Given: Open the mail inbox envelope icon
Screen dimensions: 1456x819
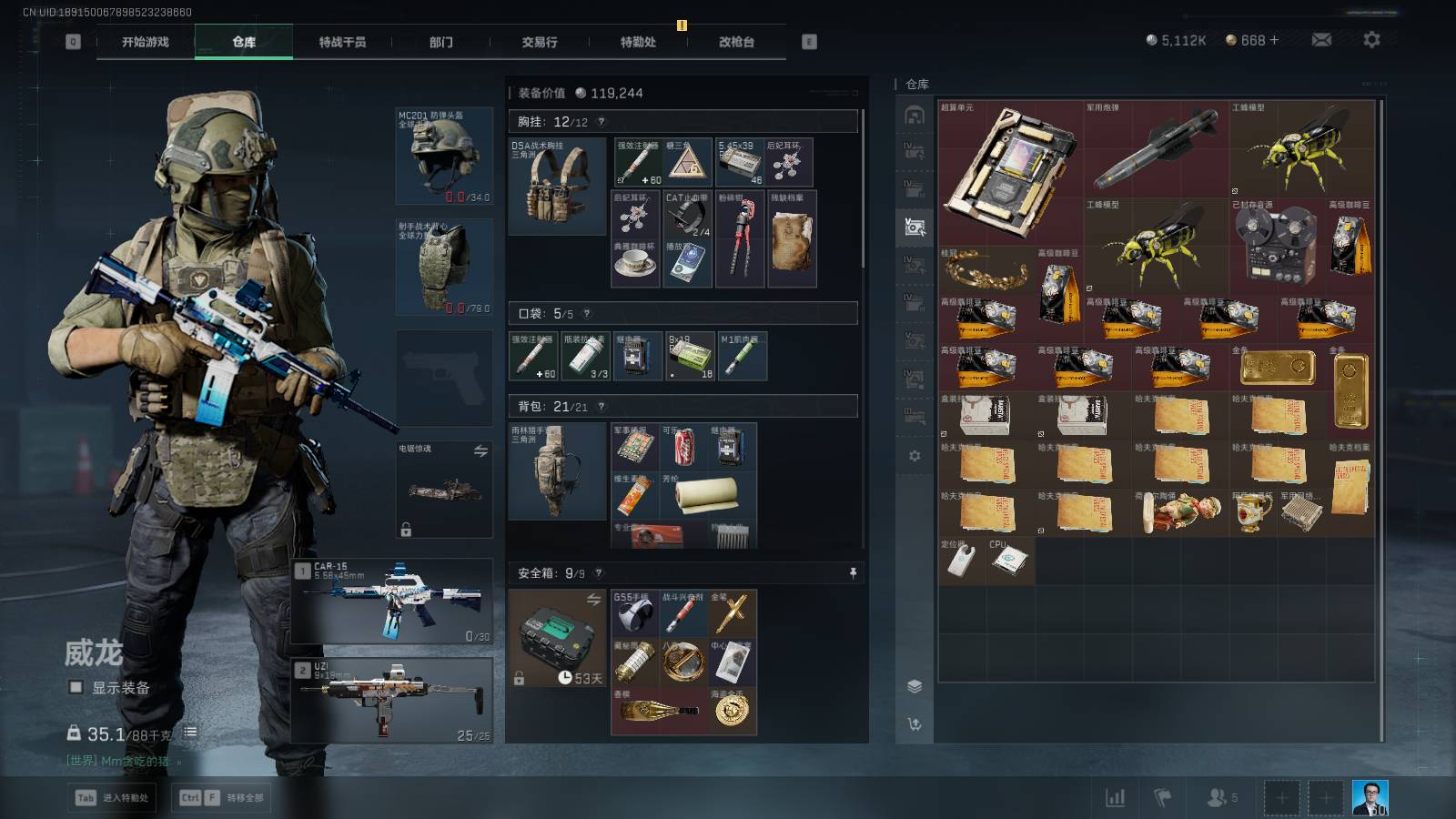Looking at the screenshot, I should (x=1321, y=40).
